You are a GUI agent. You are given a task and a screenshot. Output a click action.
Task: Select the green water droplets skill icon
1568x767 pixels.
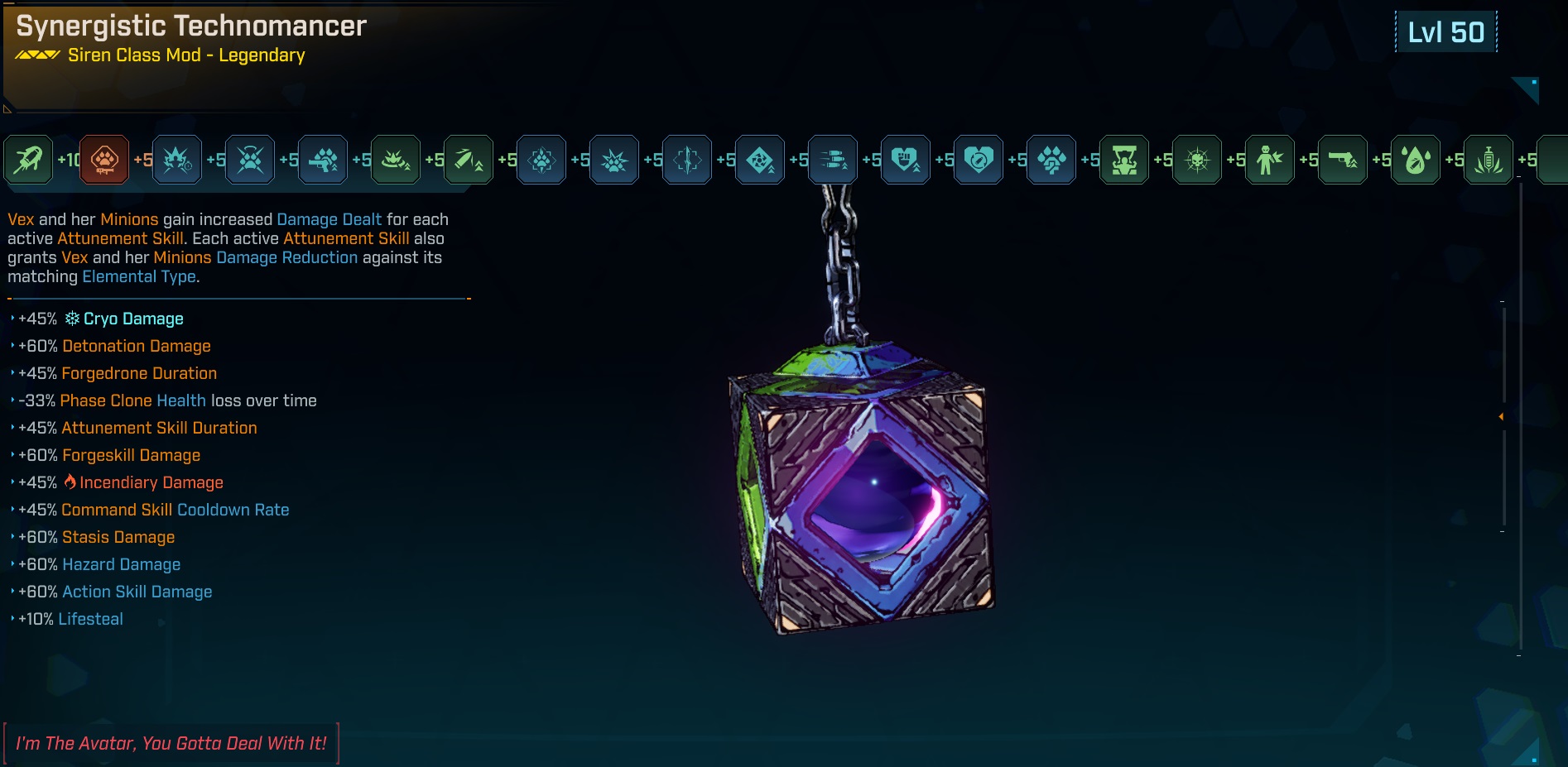click(1416, 159)
